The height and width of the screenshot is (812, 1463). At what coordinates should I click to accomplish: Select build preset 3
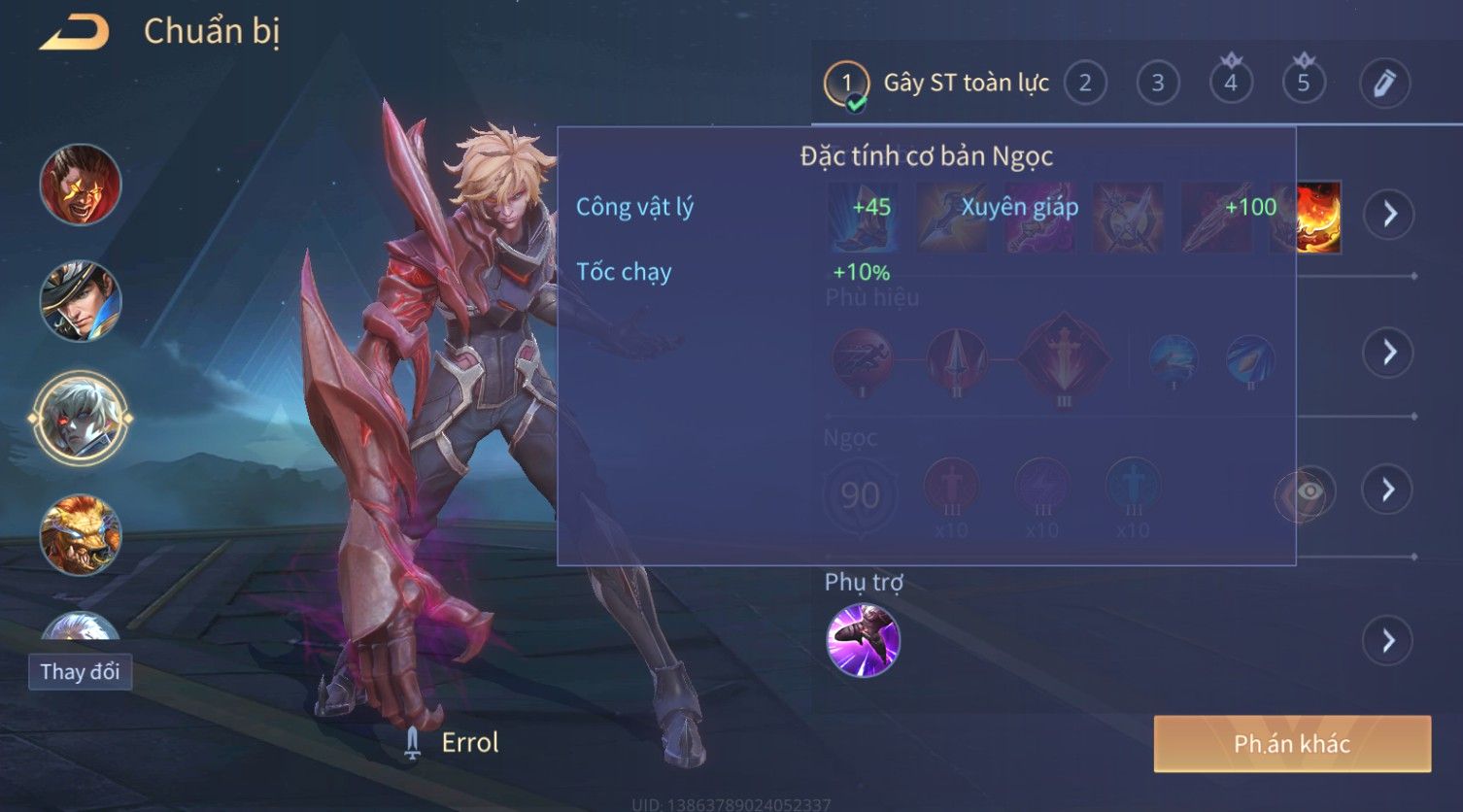tap(1158, 84)
